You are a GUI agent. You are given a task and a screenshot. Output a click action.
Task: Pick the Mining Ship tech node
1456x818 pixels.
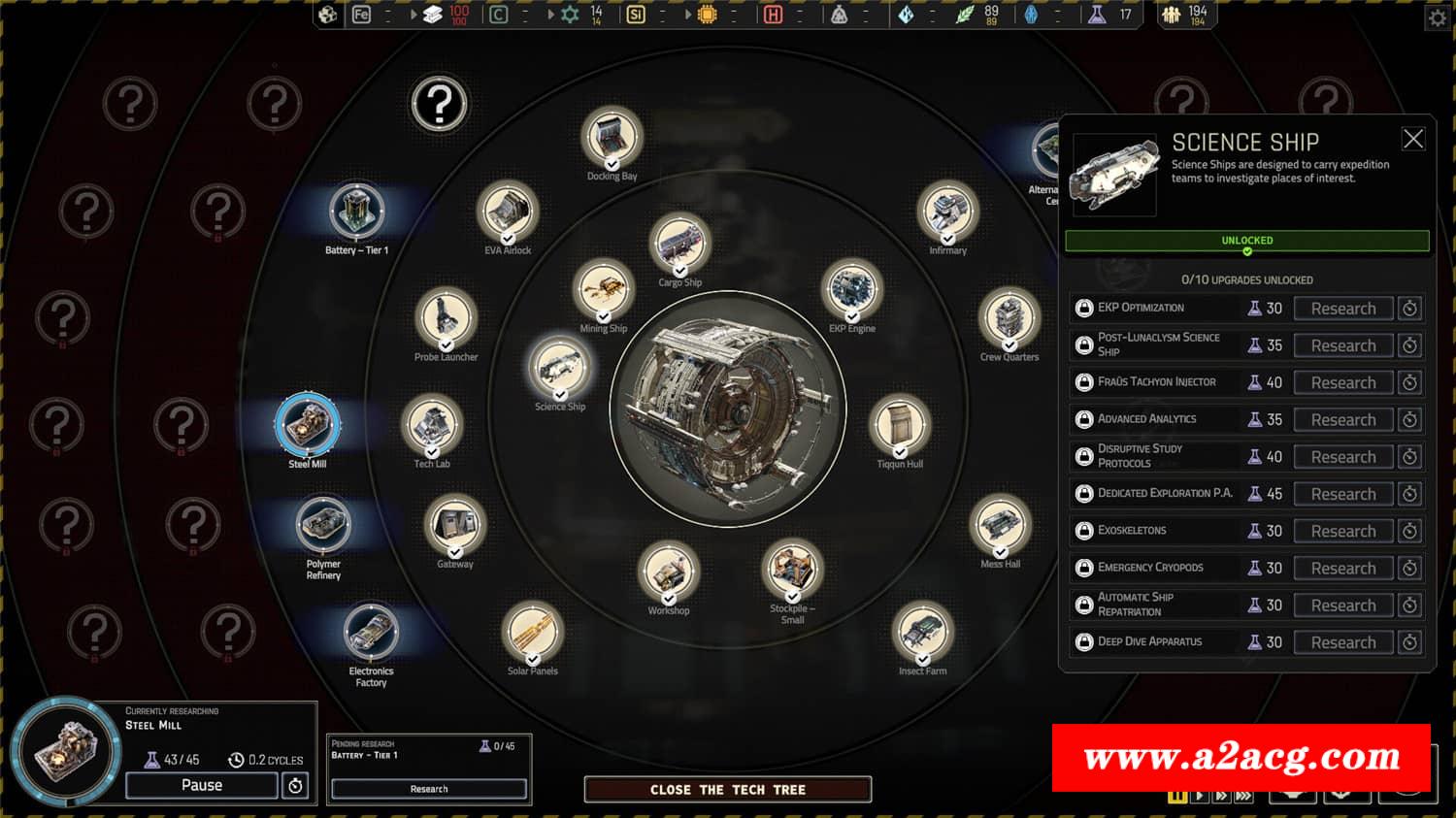point(604,289)
